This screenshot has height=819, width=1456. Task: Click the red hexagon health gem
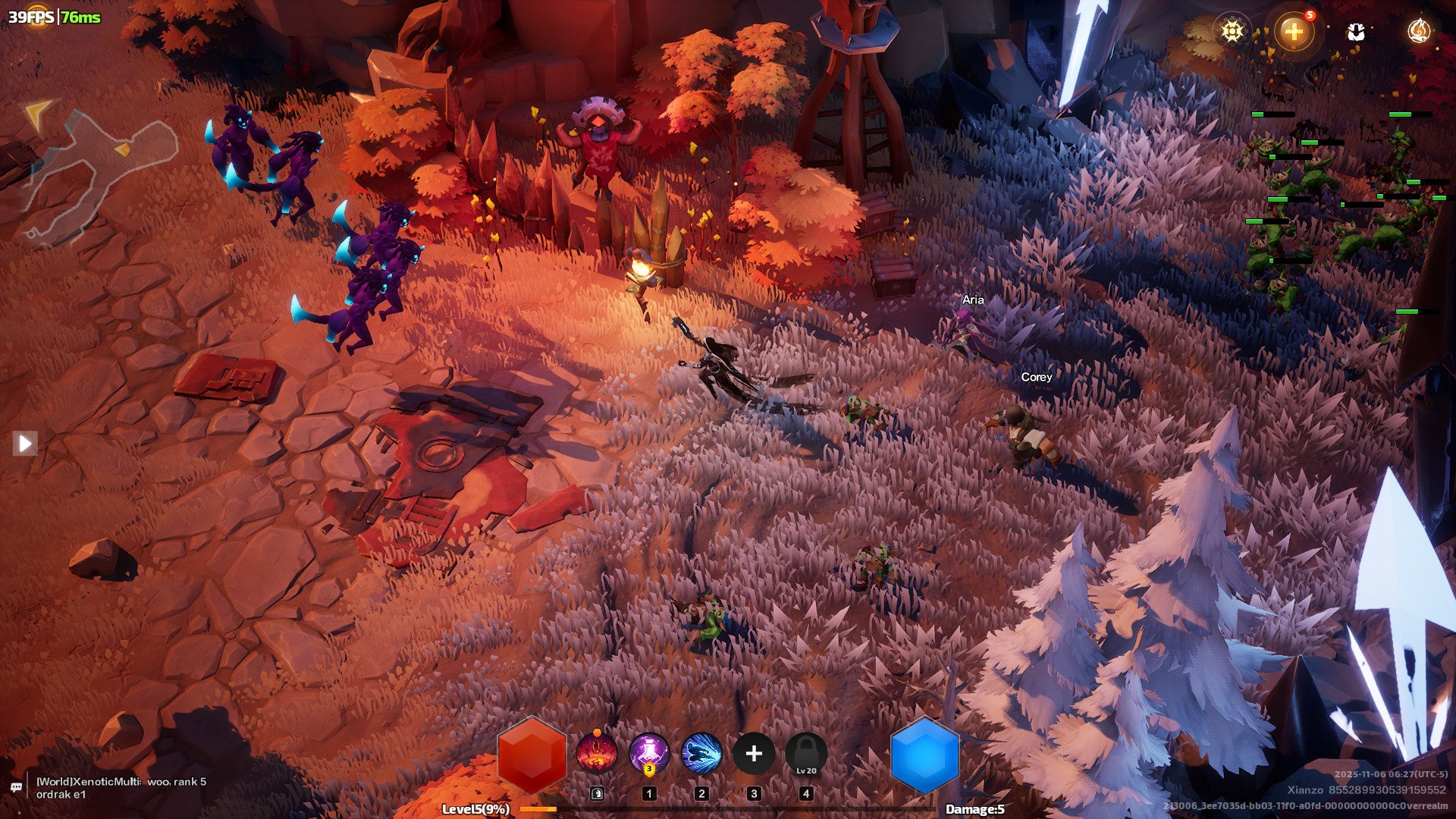(532, 755)
